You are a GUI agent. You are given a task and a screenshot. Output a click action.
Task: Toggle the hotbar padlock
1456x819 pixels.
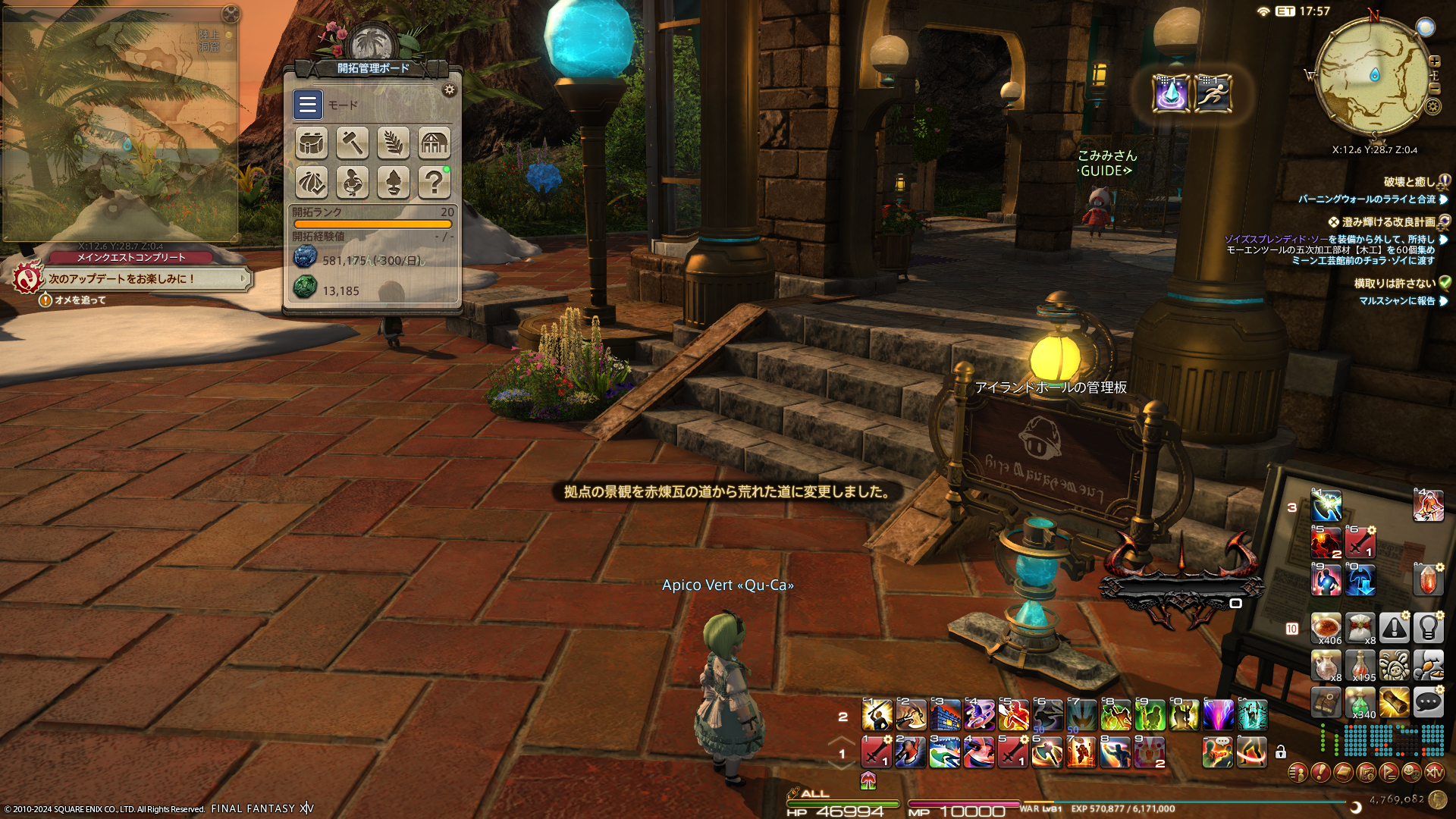[x=1281, y=752]
